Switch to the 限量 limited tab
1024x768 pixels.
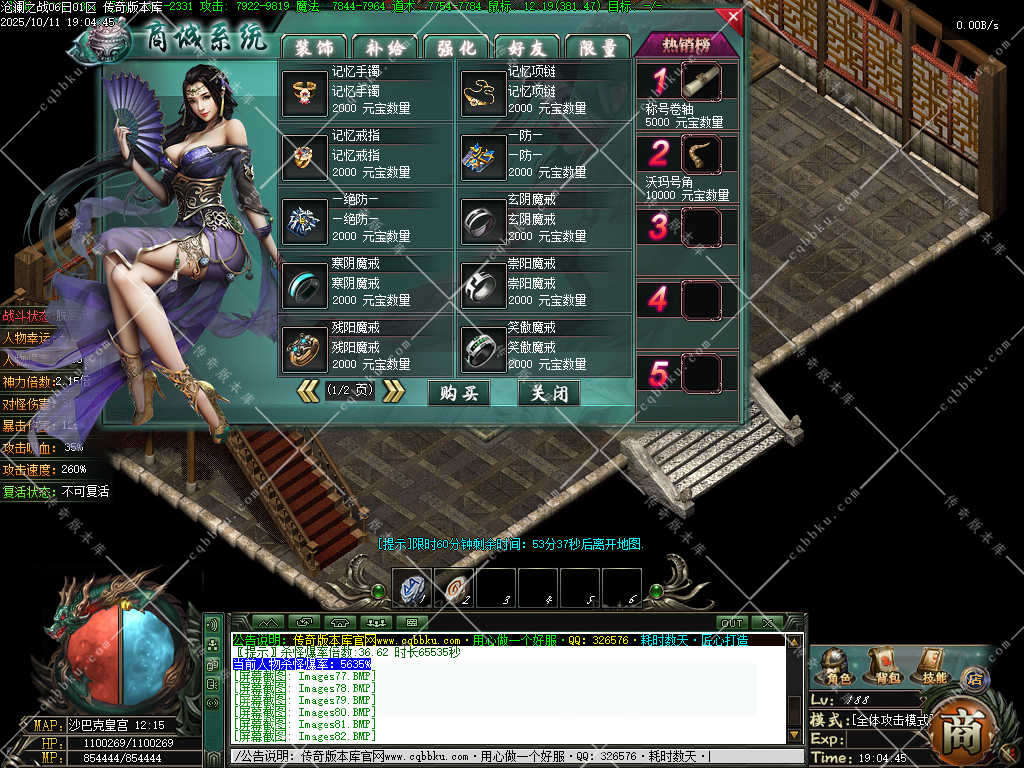(598, 47)
